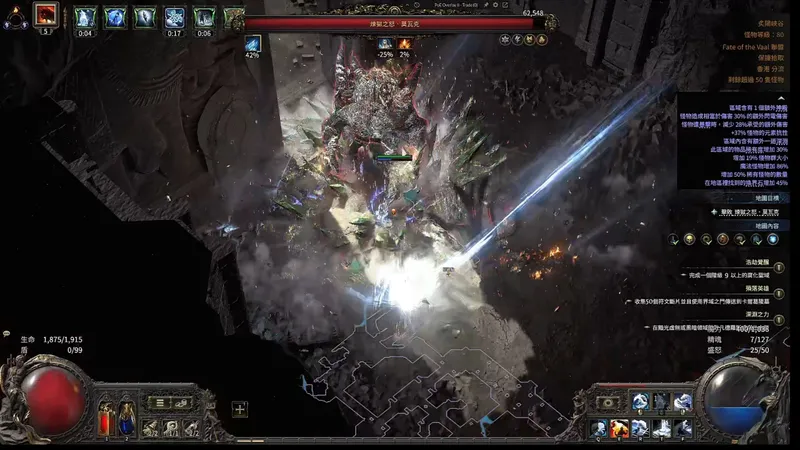Open the eye icon panel beside skills
Viewport: 800px width, 450px height.
606,402
